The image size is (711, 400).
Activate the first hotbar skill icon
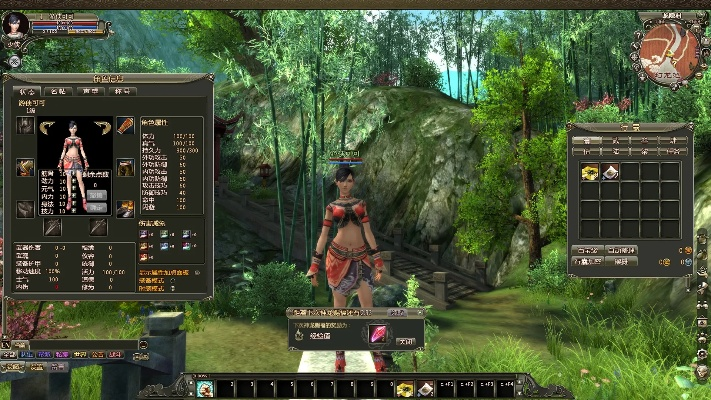coord(205,388)
